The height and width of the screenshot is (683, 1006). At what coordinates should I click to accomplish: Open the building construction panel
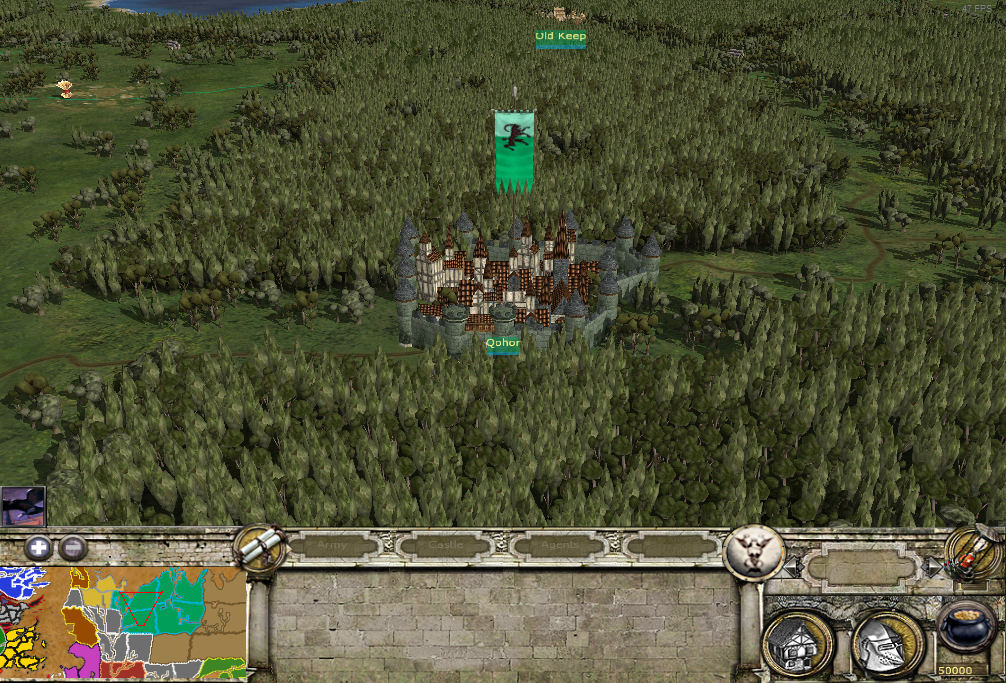click(x=795, y=643)
